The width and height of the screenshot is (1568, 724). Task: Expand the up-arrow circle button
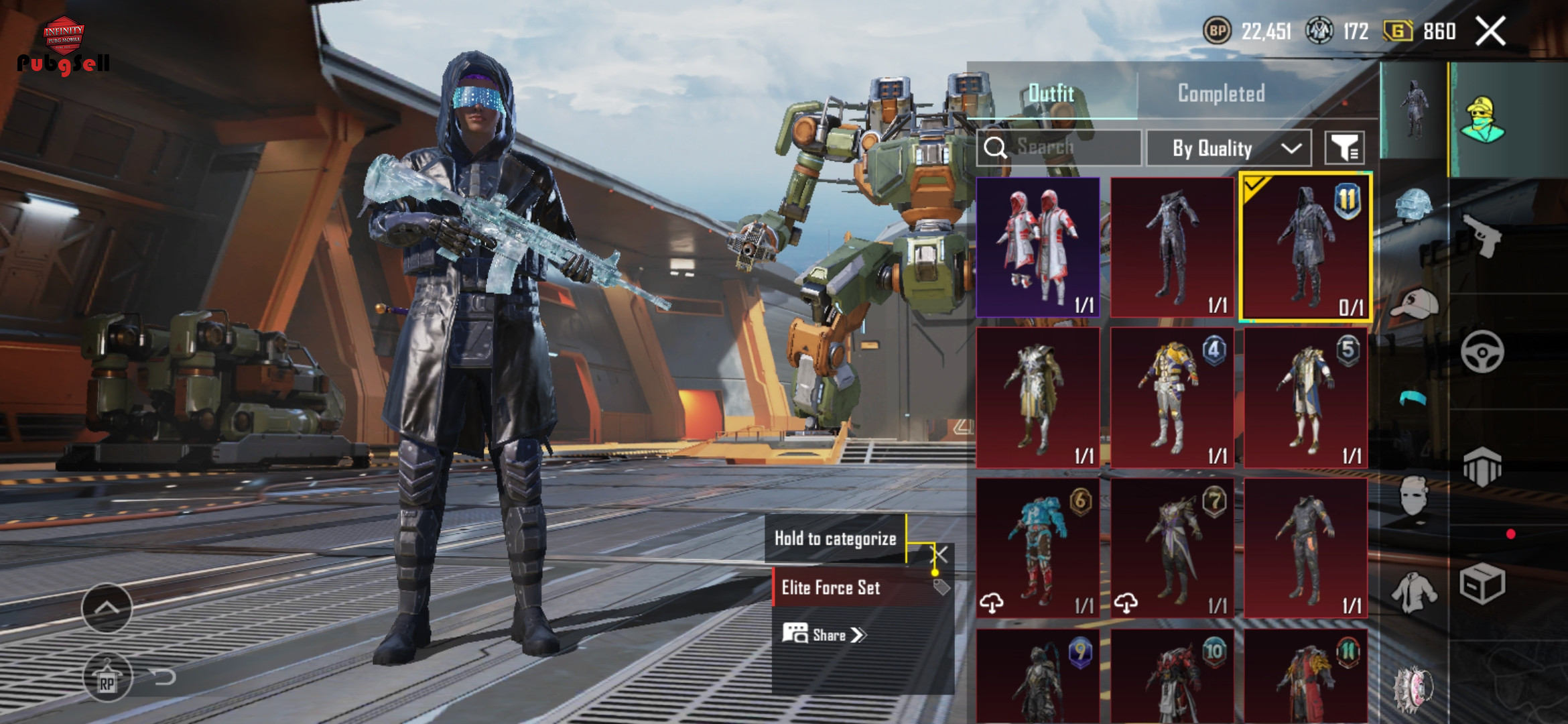tap(107, 607)
